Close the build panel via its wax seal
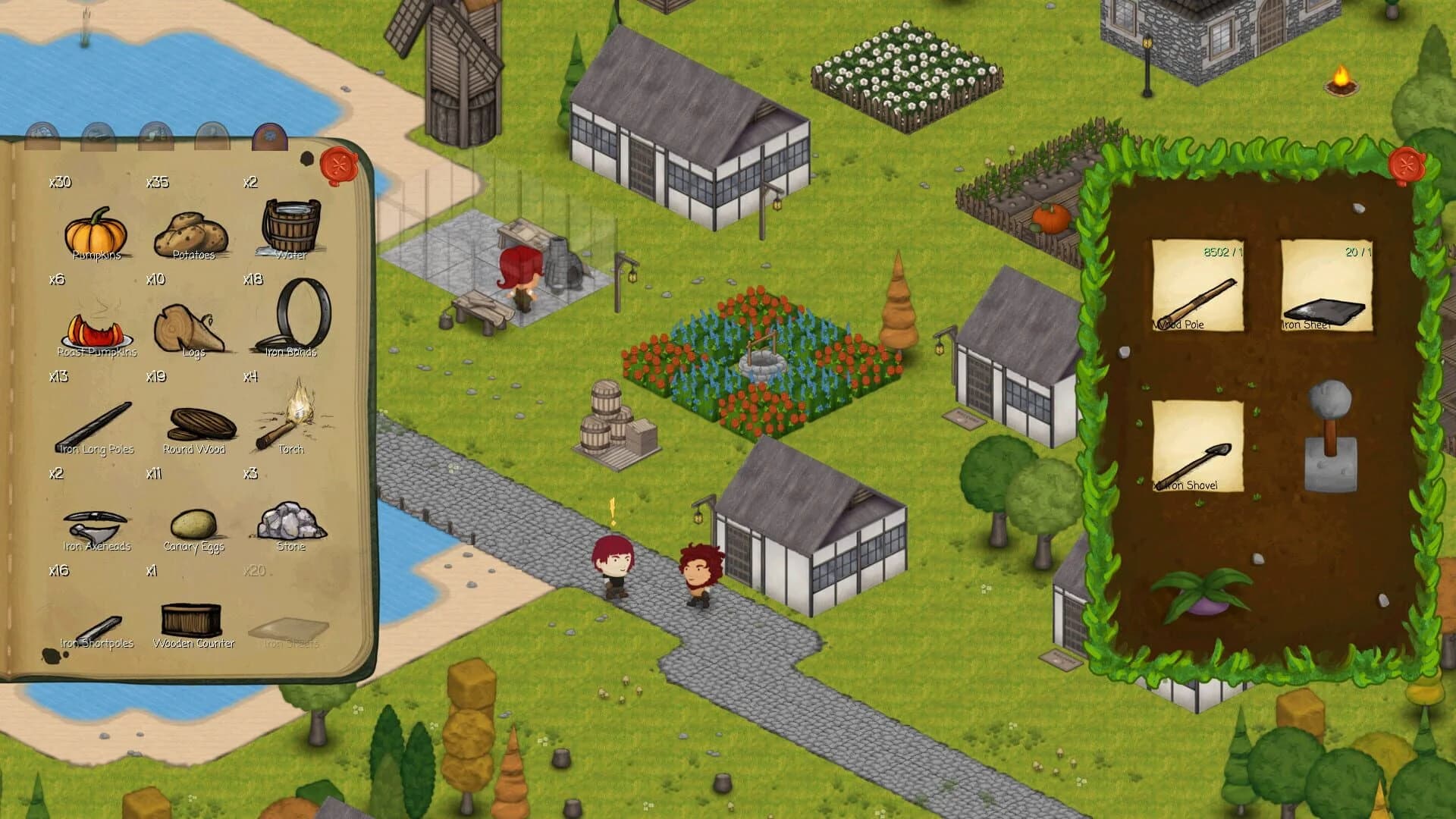 1407,163
